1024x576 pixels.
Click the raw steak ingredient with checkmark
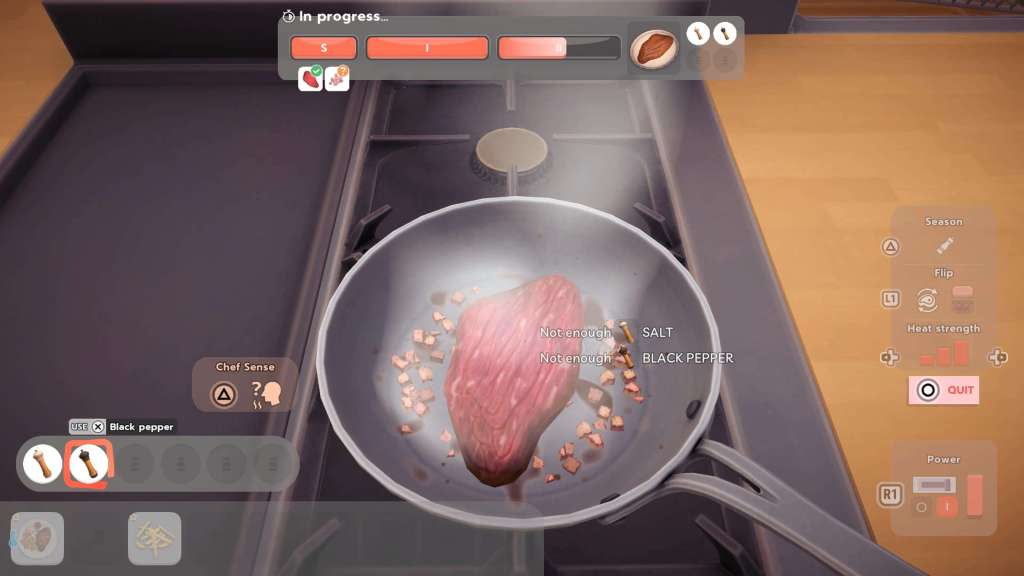point(311,79)
